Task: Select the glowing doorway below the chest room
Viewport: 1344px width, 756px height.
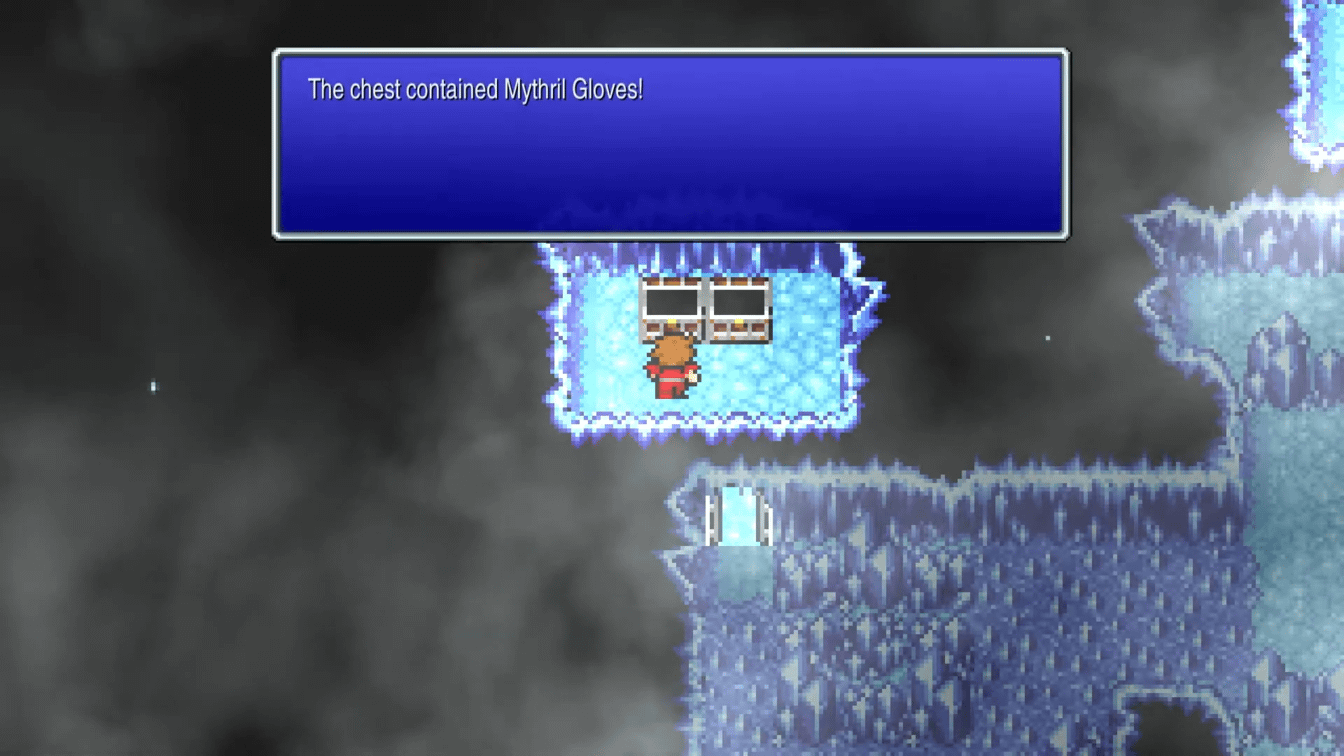Action: pos(738,515)
